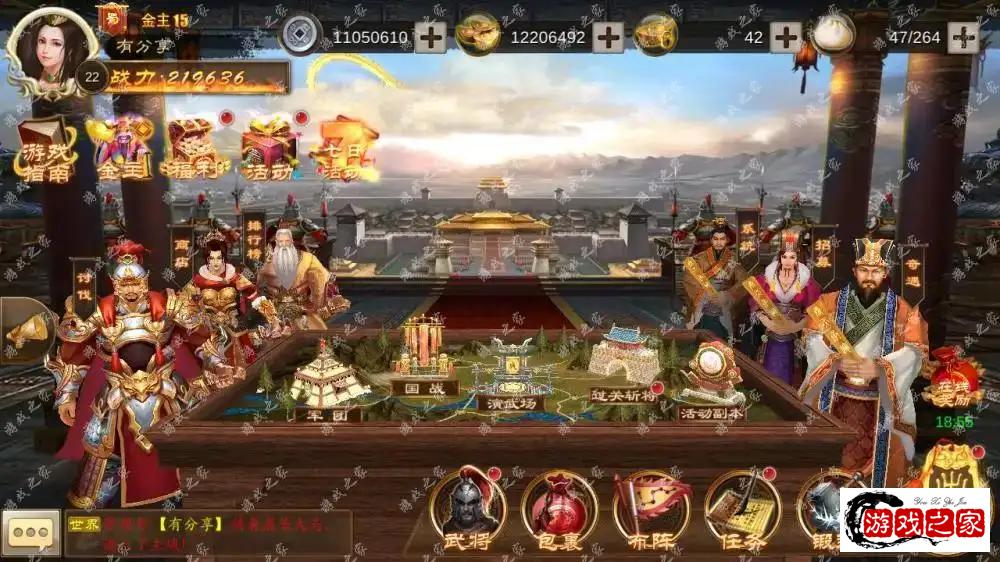
Task: Tap the plus button beside the gold ingots
Action: pyautogui.click(x=608, y=37)
